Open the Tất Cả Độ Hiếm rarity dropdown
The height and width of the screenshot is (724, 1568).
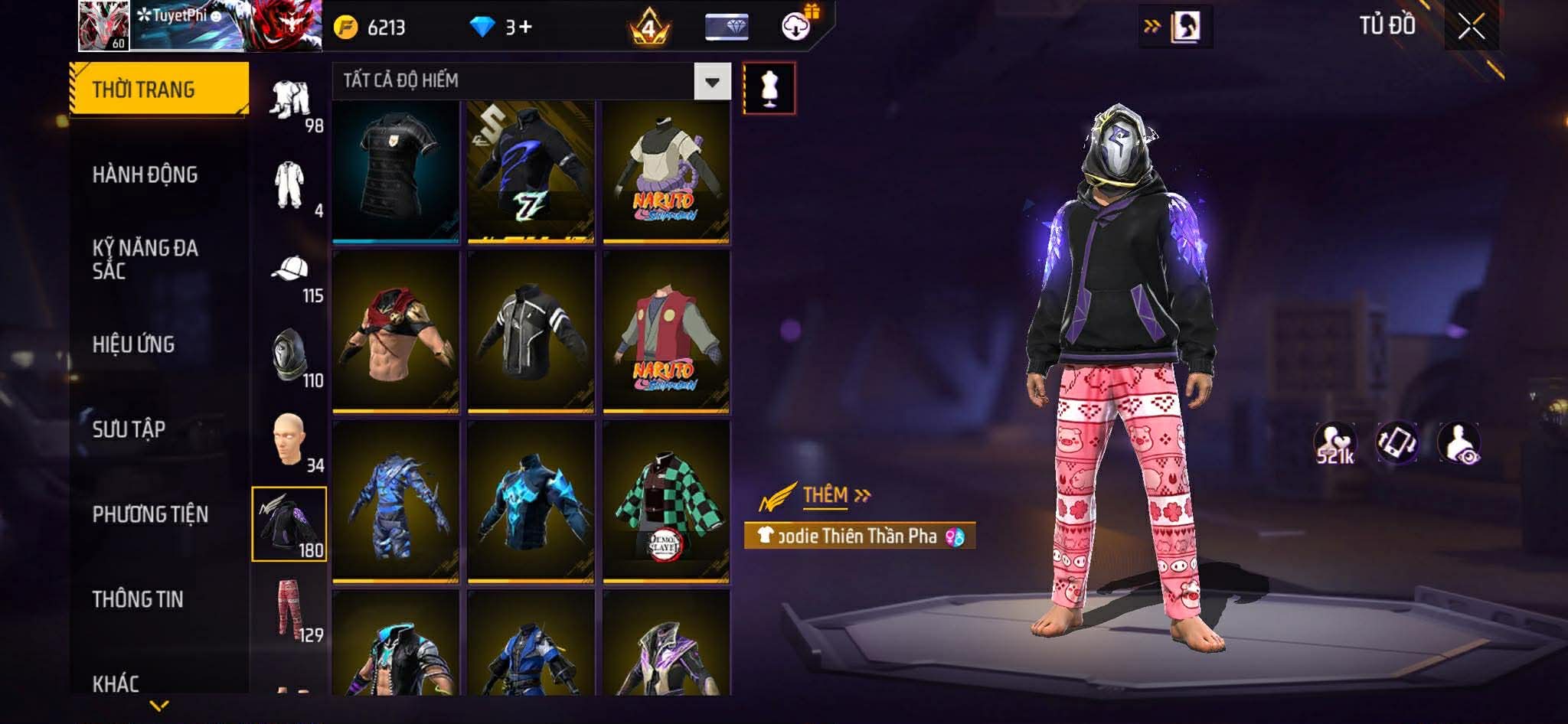point(712,81)
